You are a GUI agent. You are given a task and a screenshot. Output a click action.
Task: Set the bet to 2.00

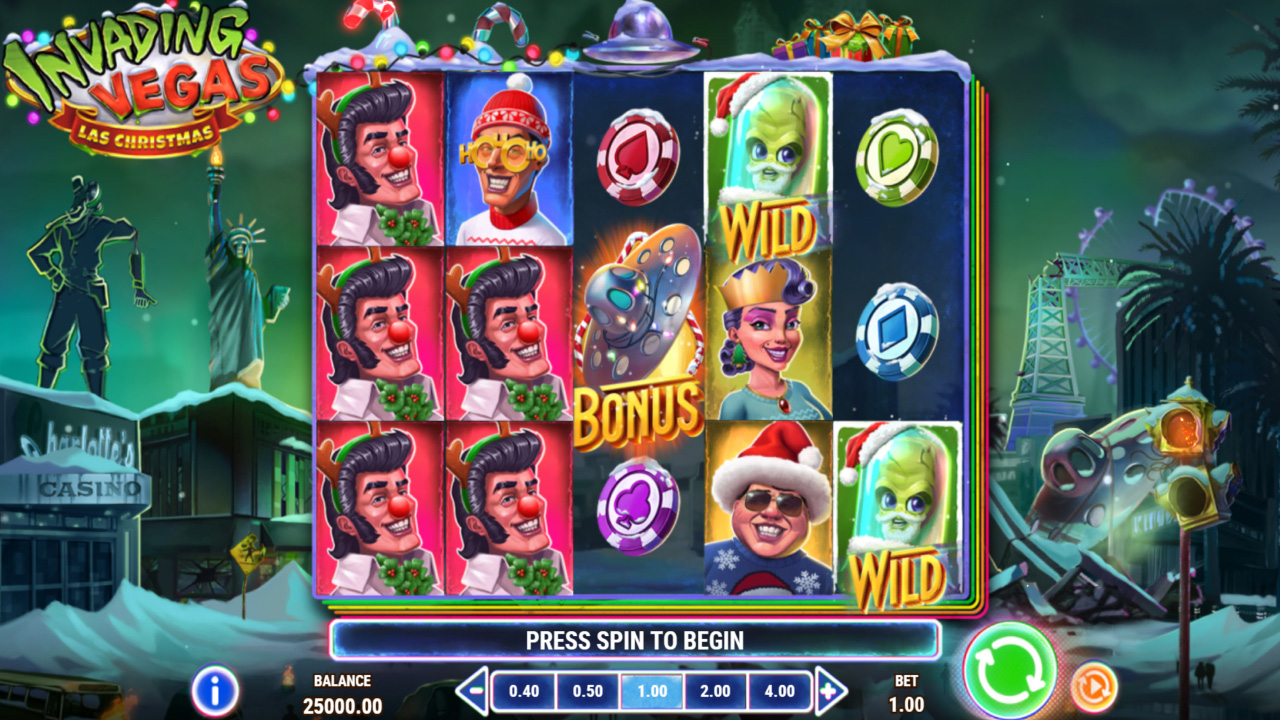point(716,691)
